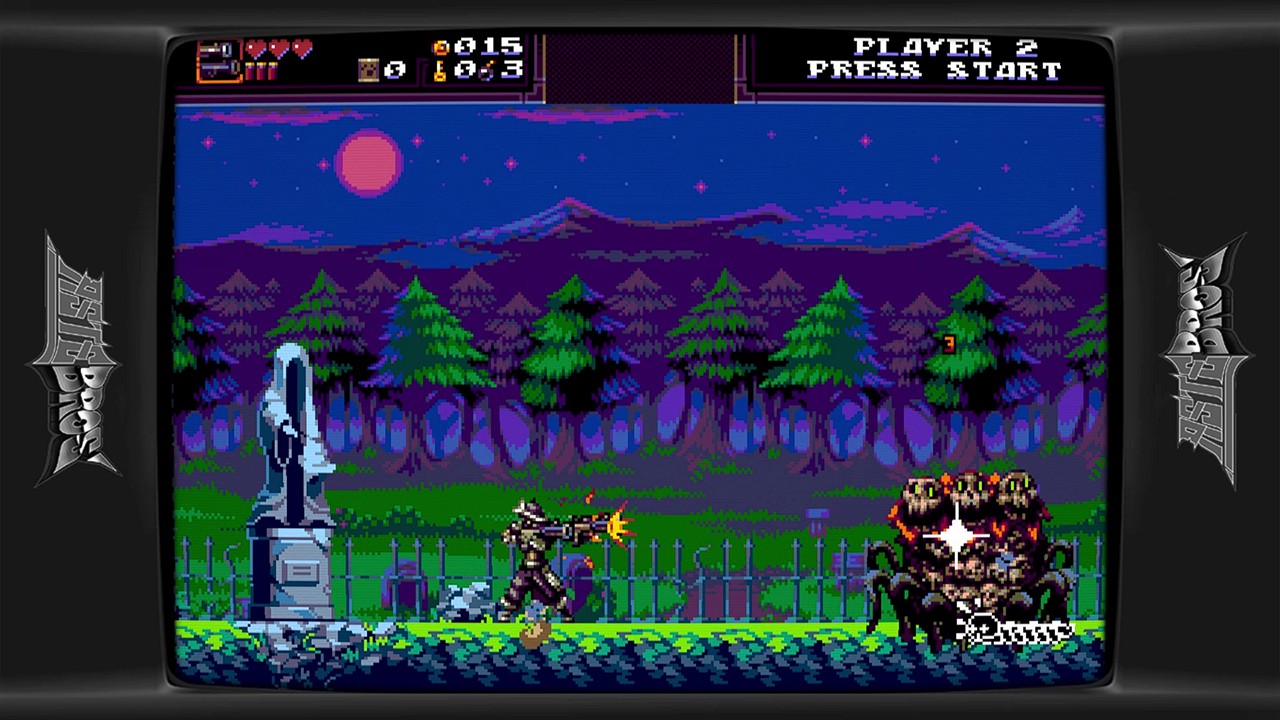Click the small key icon before the 3
The width and height of the screenshot is (1280, 720).
[487, 70]
